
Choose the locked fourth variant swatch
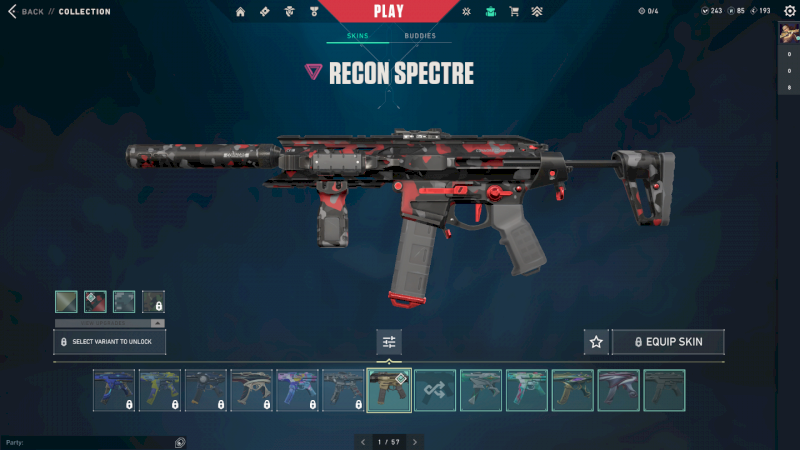153,301
